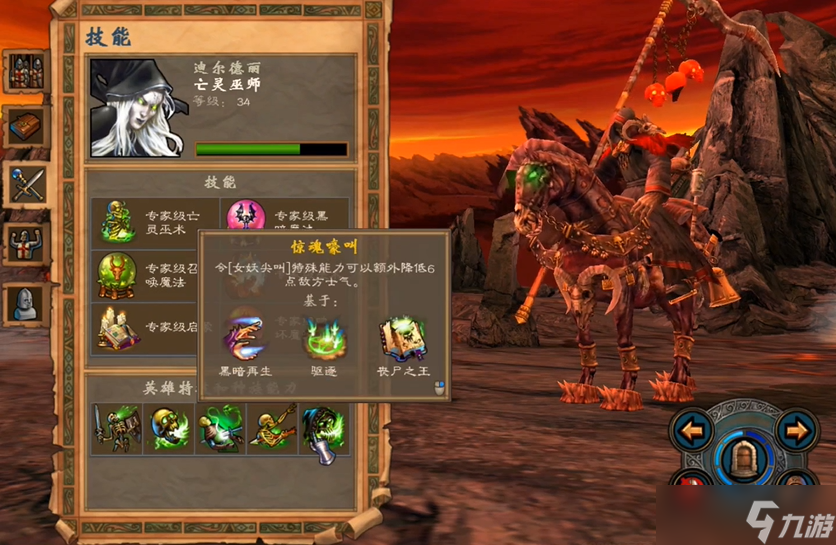Select the skeleton warrior with sword ability
This screenshot has width=836, height=545.
click(116, 428)
